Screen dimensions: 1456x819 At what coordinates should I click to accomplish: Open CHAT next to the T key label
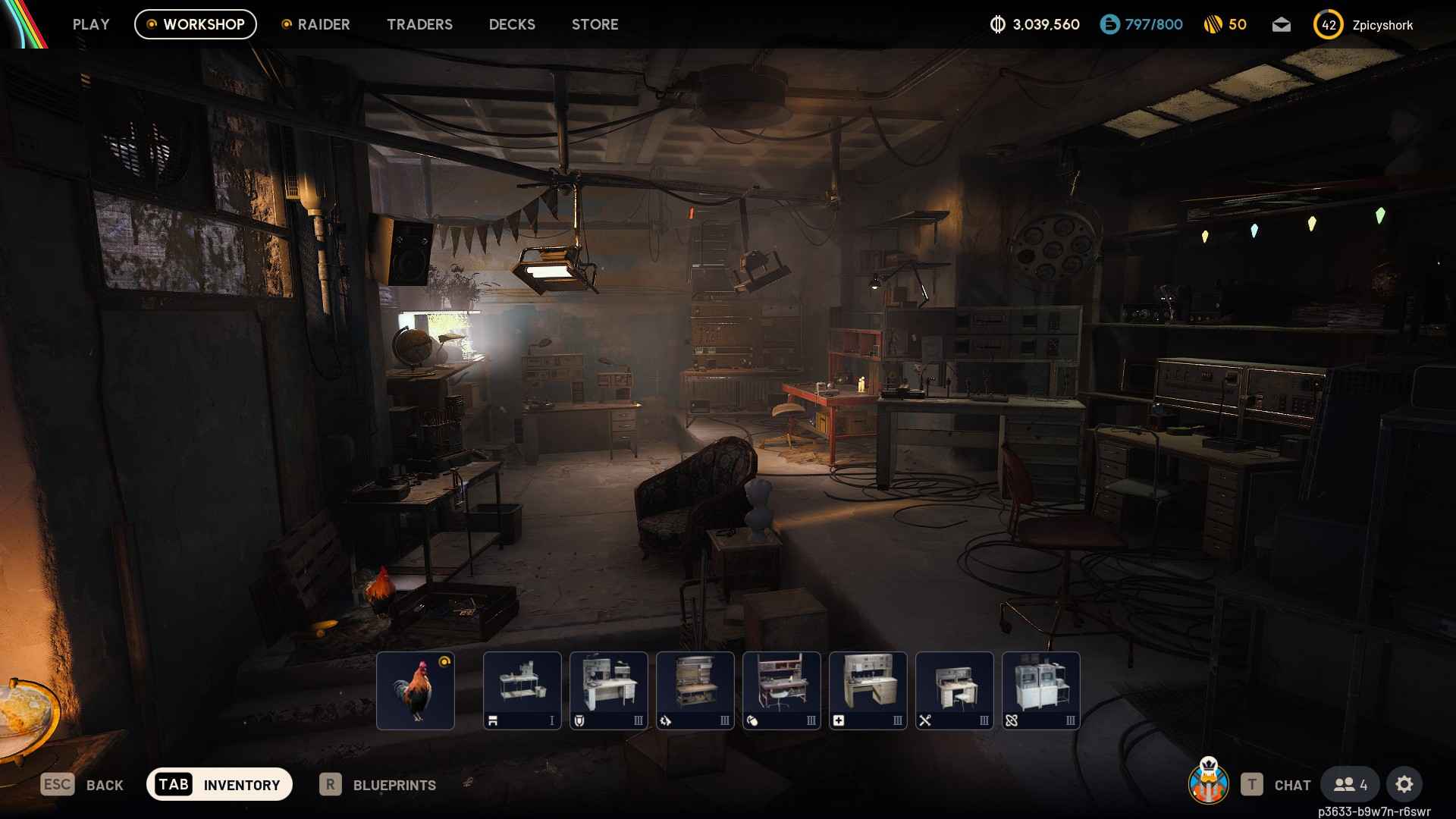(x=1291, y=785)
